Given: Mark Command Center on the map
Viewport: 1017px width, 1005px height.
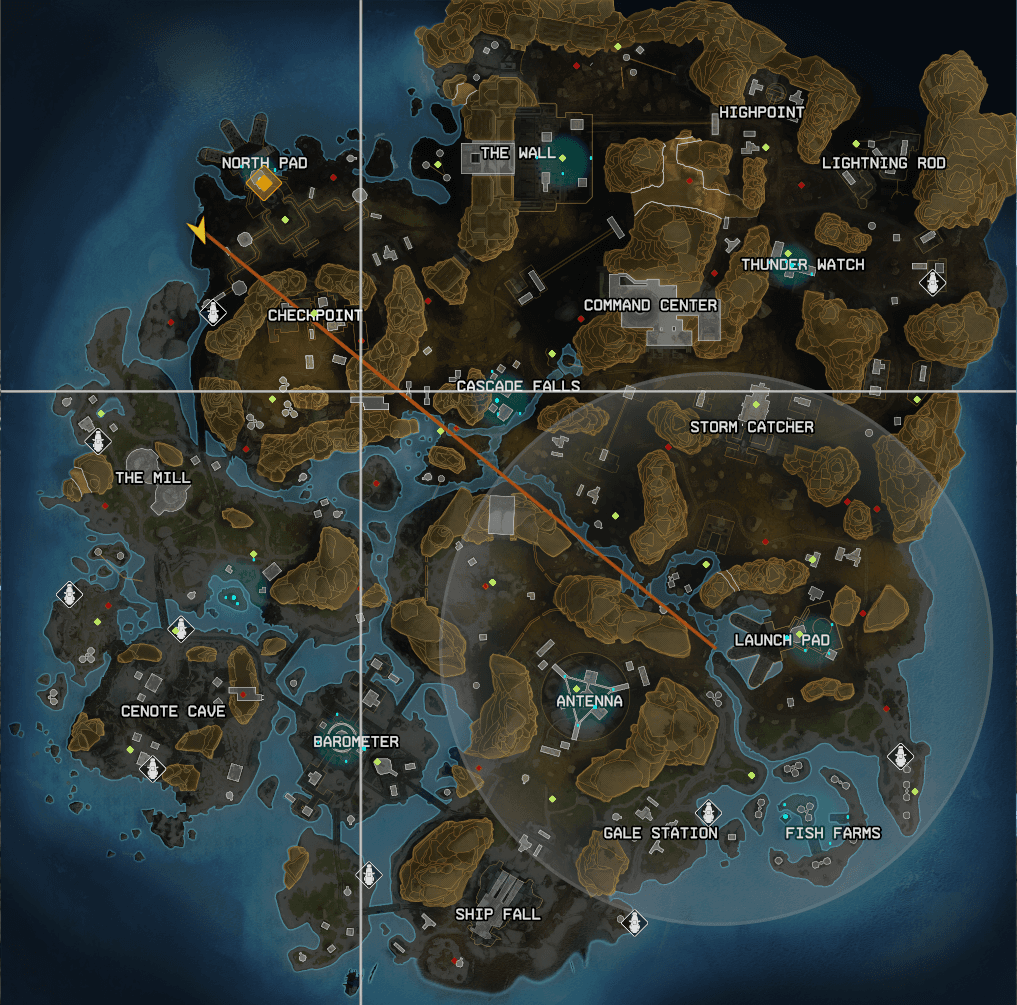Looking at the screenshot, I should pyautogui.click(x=650, y=305).
